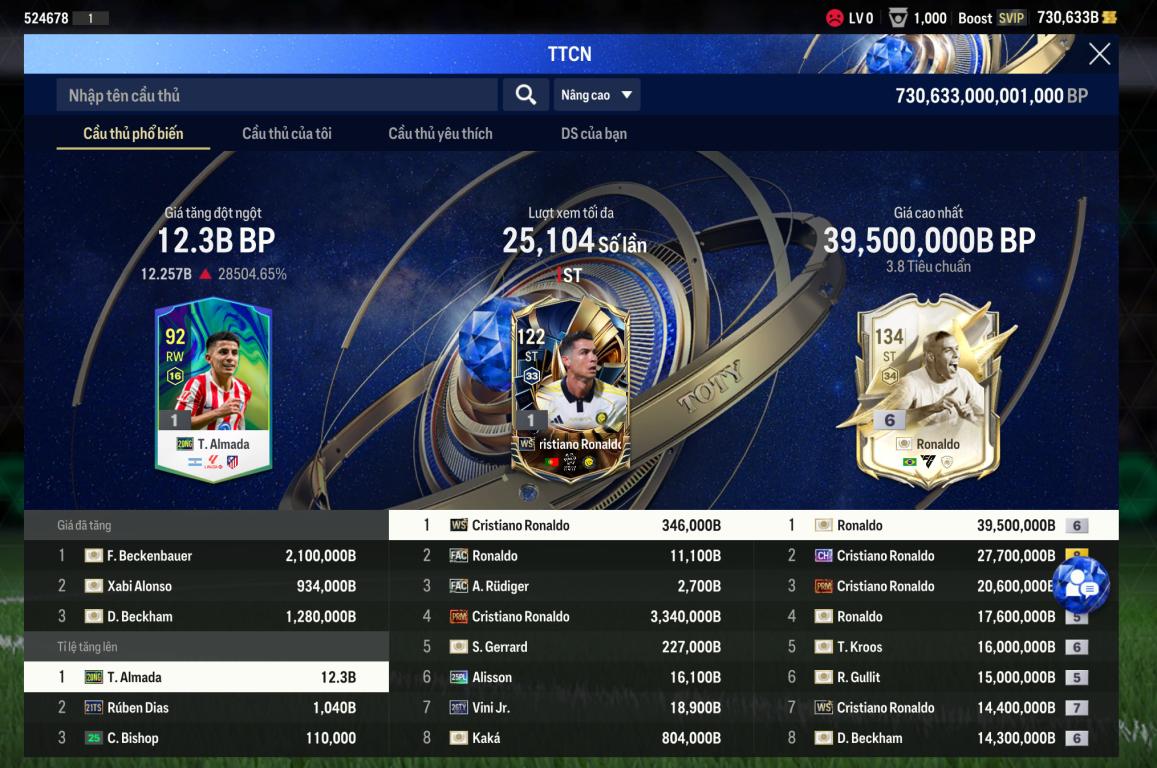Show the DS của bạn tab
This screenshot has width=1157, height=768.
[594, 133]
